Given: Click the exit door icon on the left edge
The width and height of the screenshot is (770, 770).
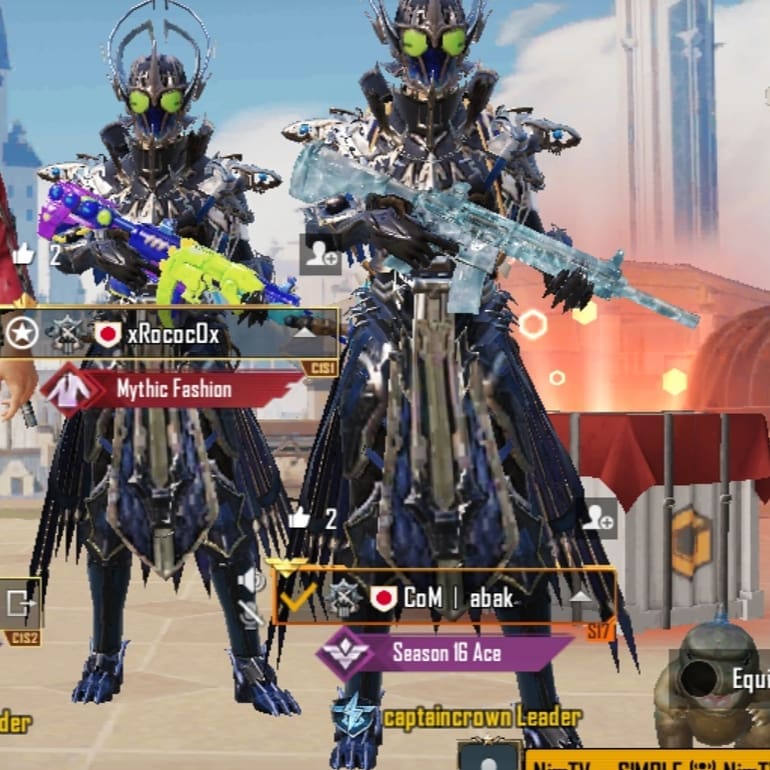Looking at the screenshot, I should tap(19, 603).
